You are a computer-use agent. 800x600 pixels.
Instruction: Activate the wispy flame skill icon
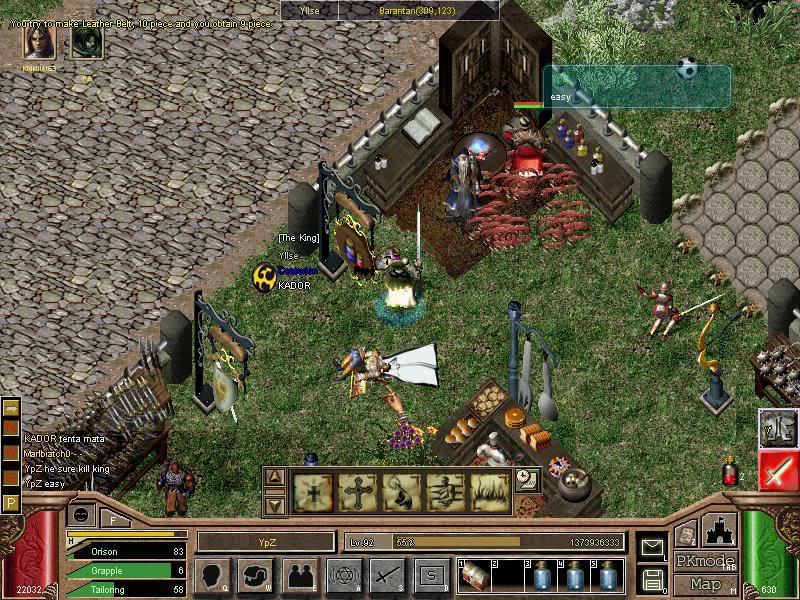click(490, 492)
